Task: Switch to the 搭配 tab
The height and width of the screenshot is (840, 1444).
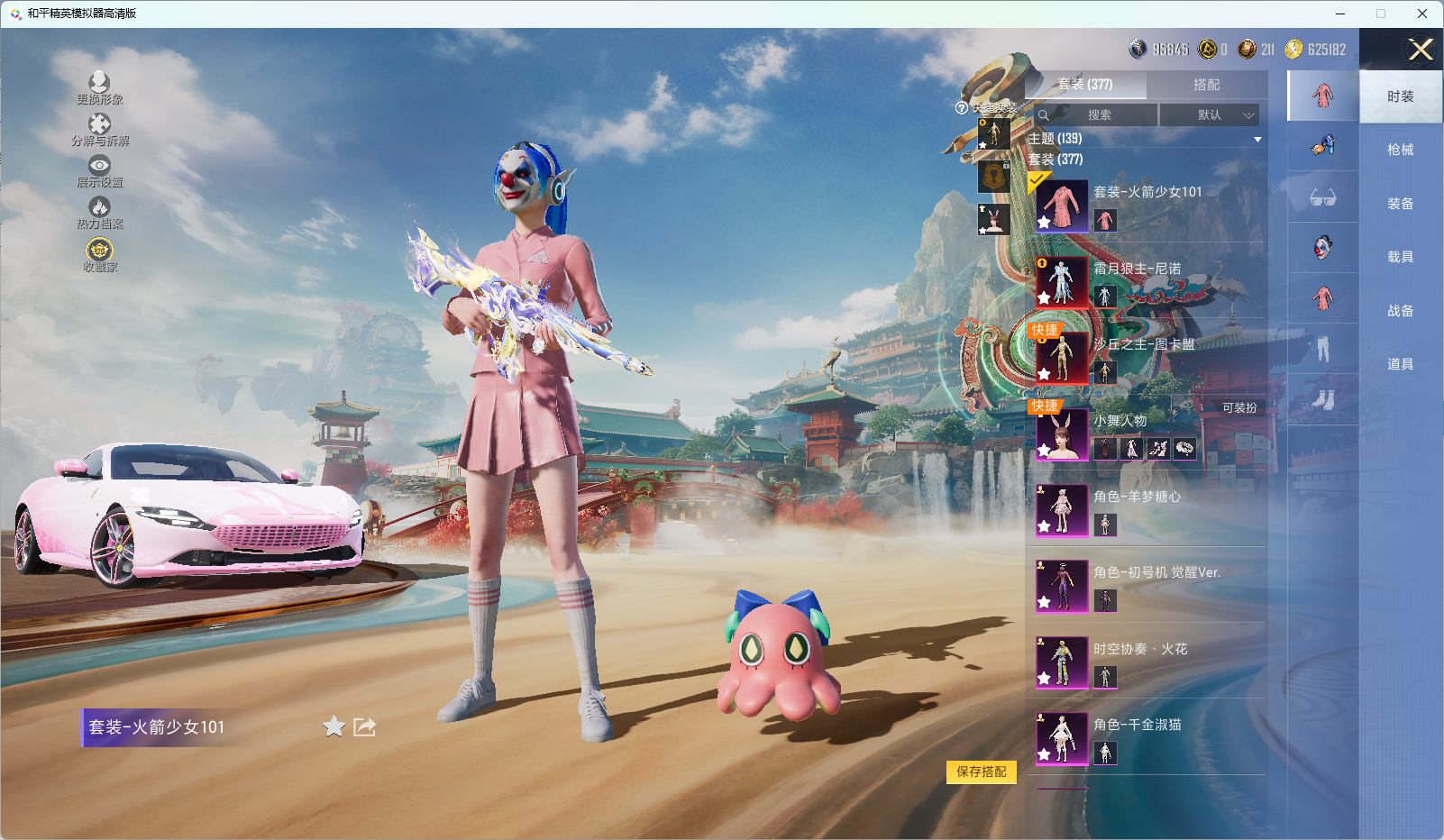Action: (x=1206, y=85)
